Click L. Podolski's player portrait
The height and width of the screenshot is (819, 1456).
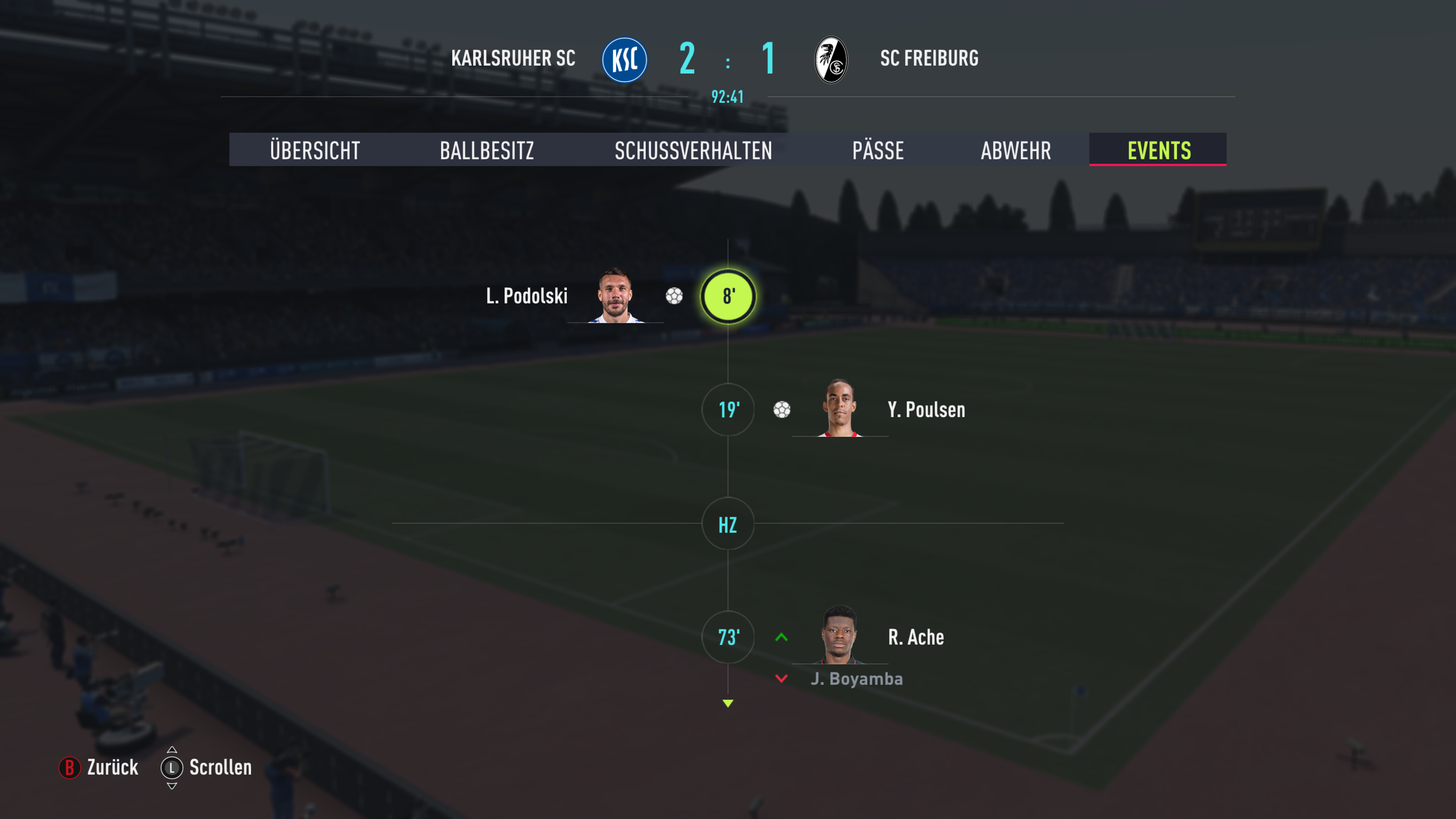615,296
